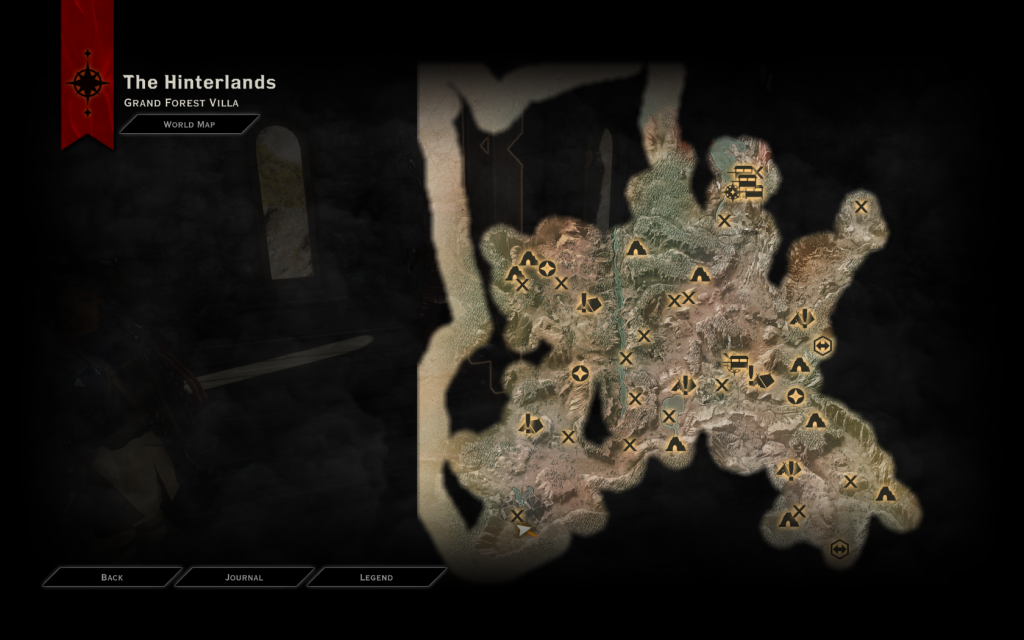Go back using the Back button

pyautogui.click(x=112, y=577)
